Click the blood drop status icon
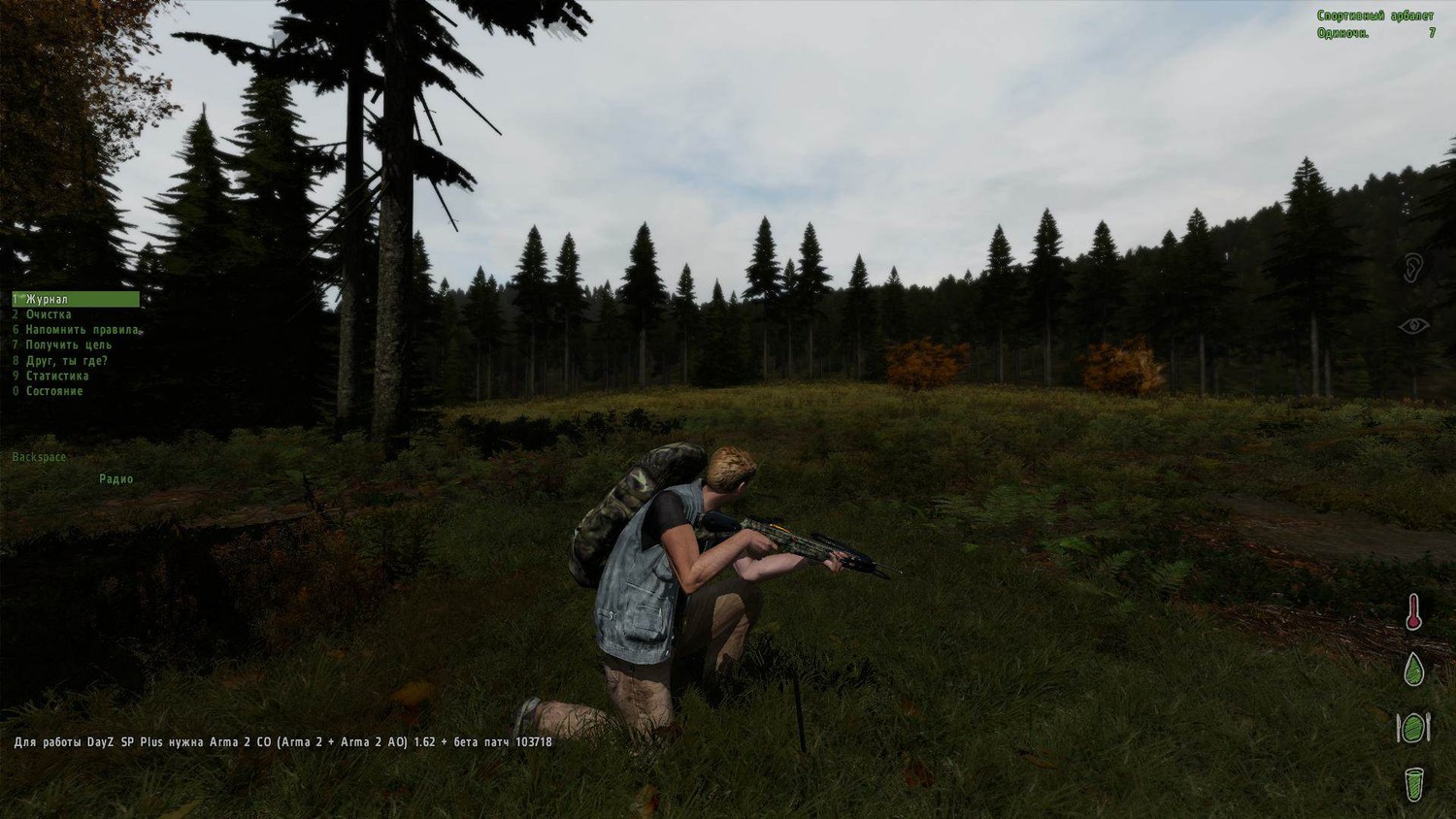 pos(1414,669)
